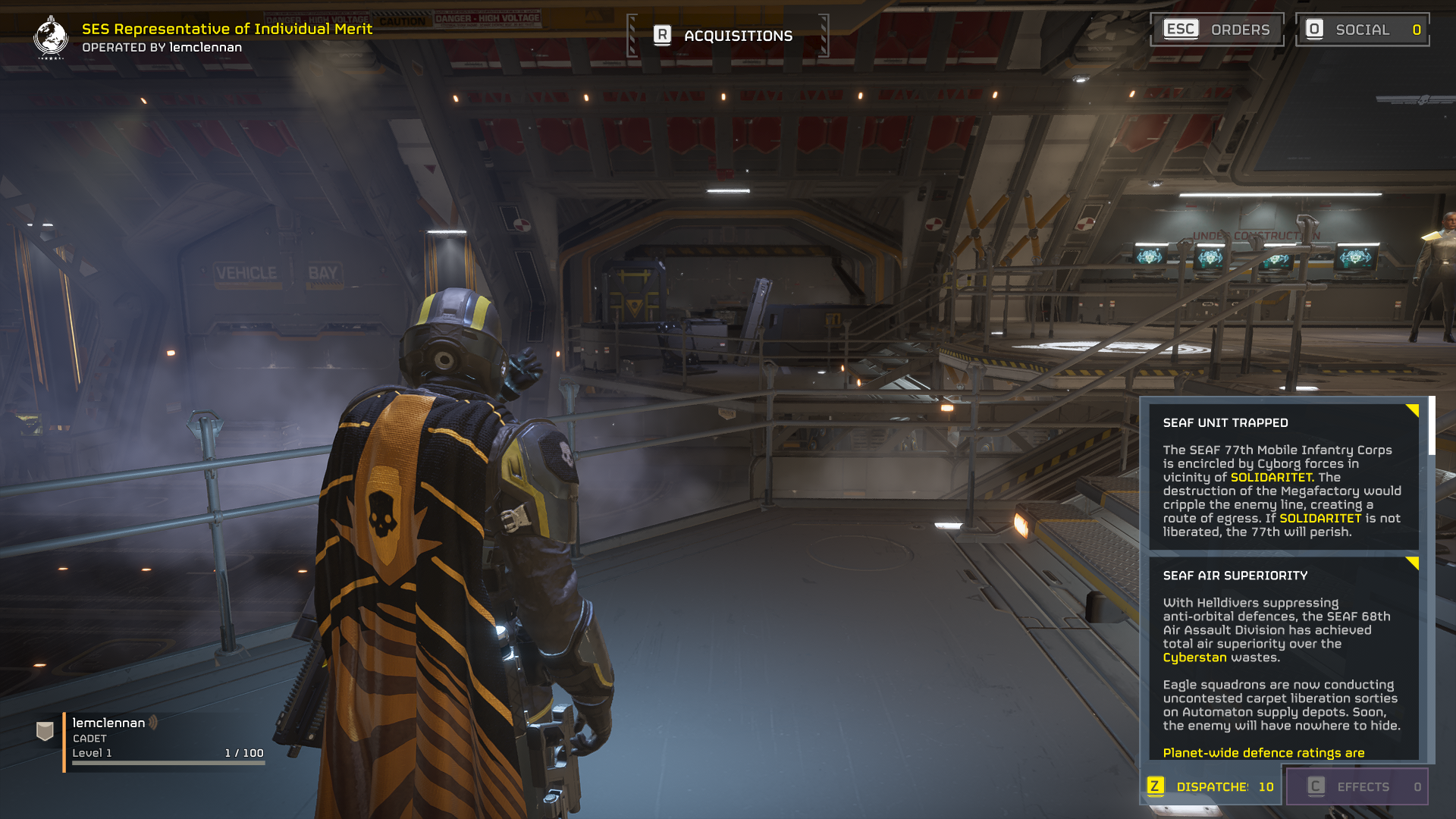Viewport: 1456px width, 819px height.
Task: Open the Effects panel
Action: [x=1357, y=786]
